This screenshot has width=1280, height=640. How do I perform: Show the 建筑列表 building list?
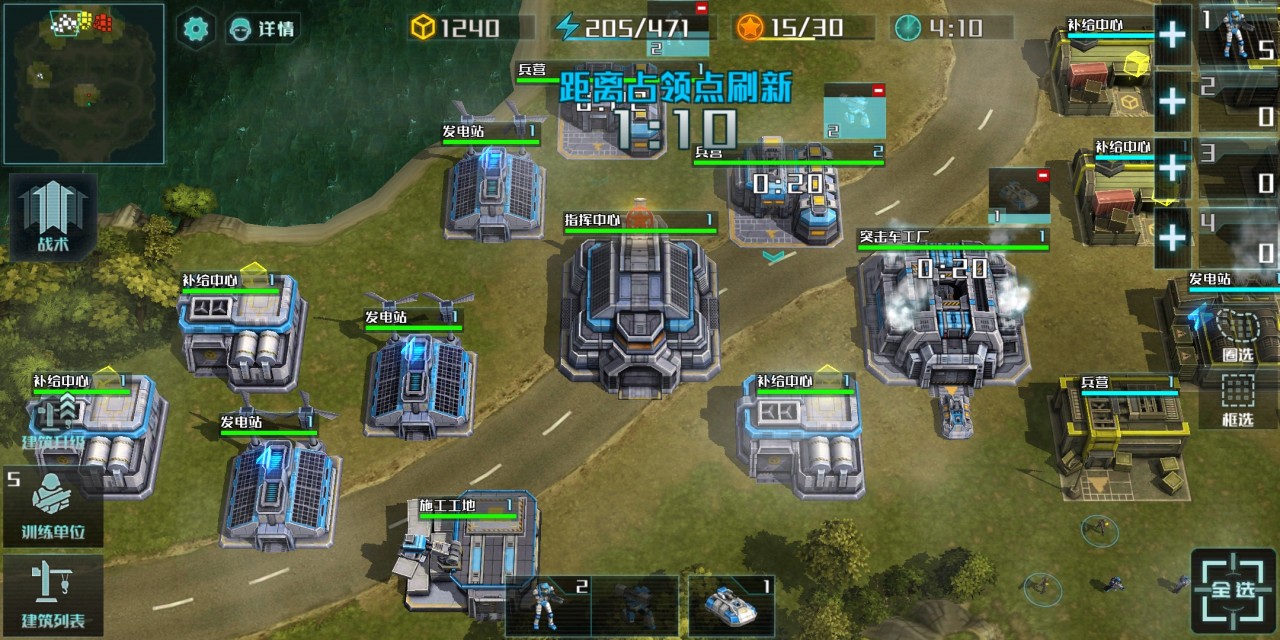pos(54,595)
